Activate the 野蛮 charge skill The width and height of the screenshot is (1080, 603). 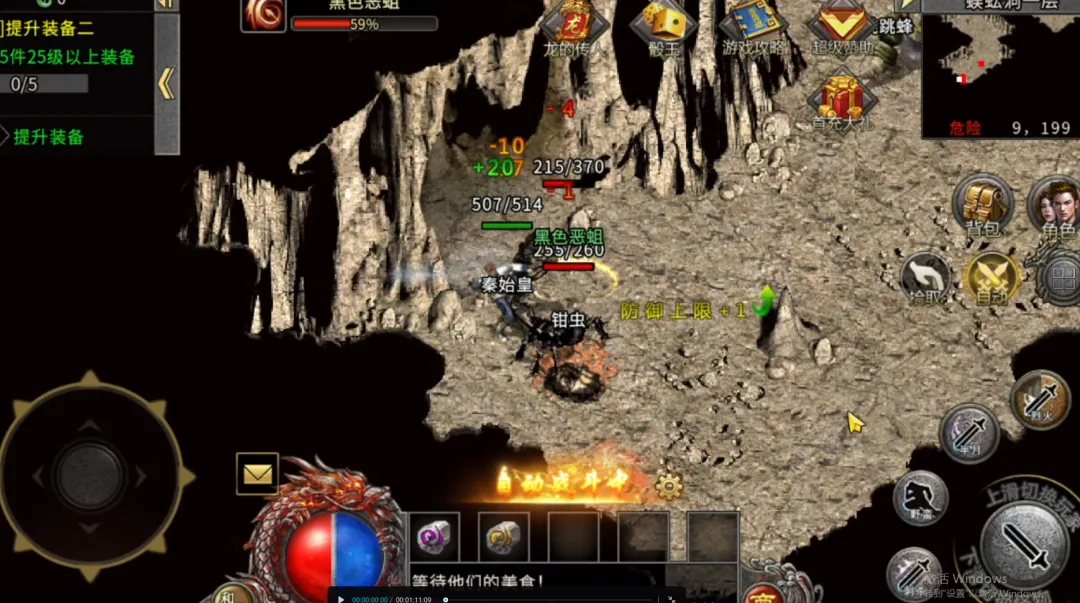coord(920,498)
